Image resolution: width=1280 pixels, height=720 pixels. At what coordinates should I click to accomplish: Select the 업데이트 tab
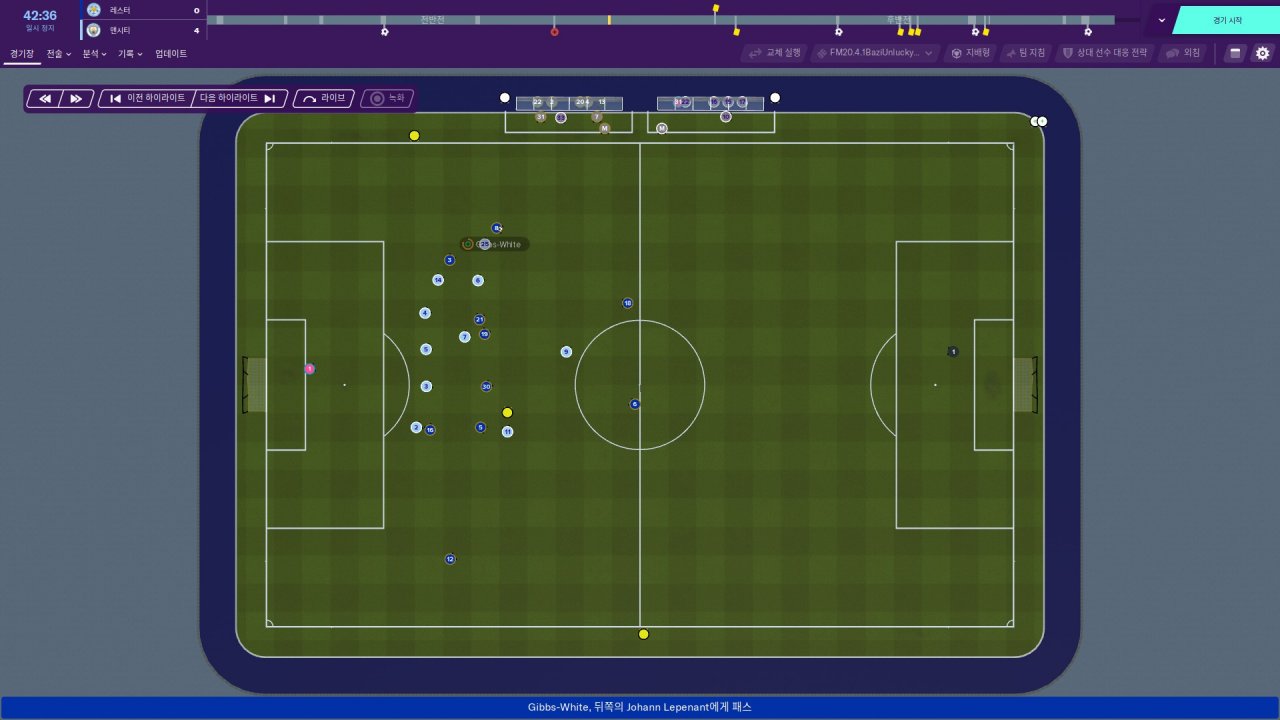171,54
